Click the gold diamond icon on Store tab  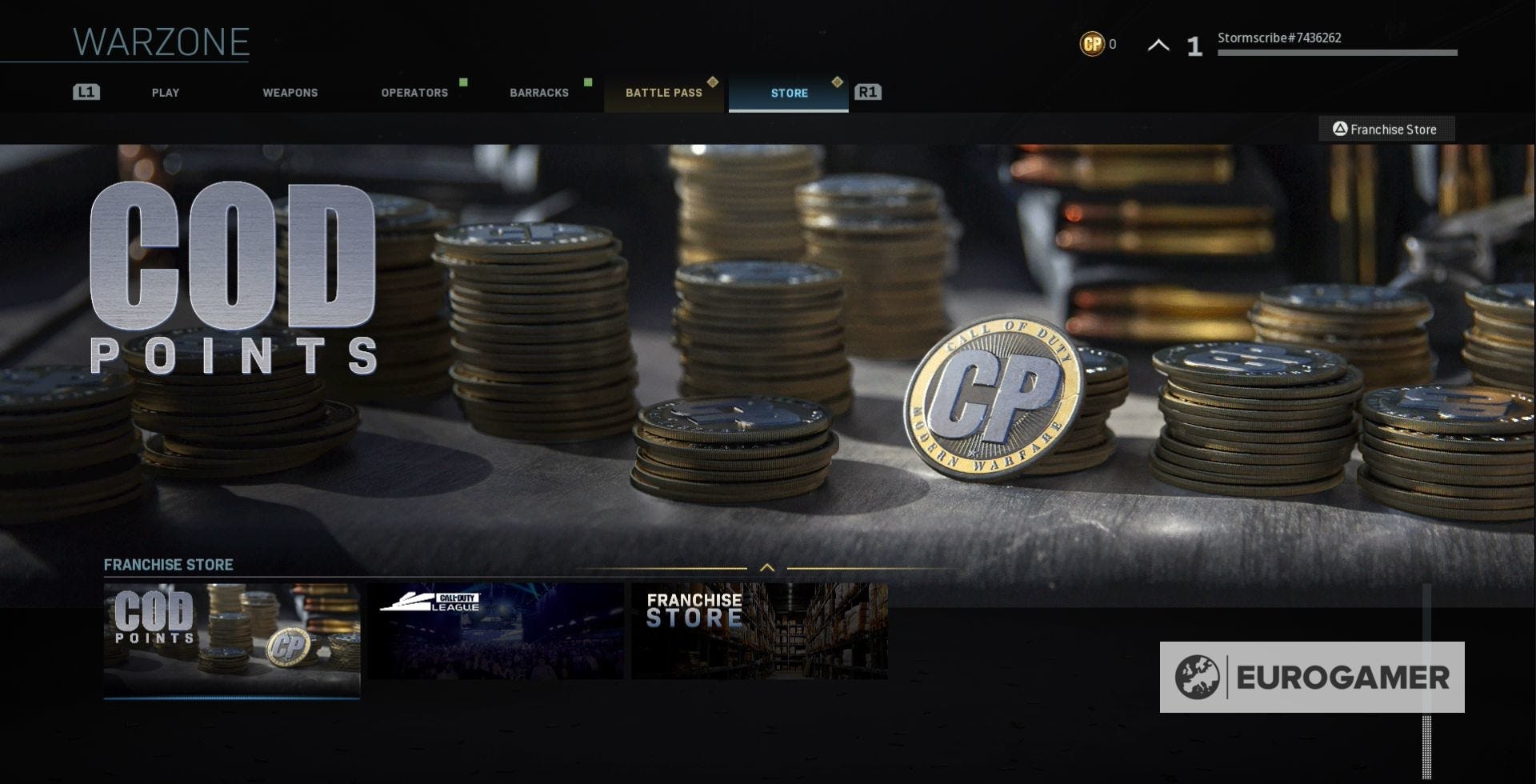pyautogui.click(x=838, y=81)
